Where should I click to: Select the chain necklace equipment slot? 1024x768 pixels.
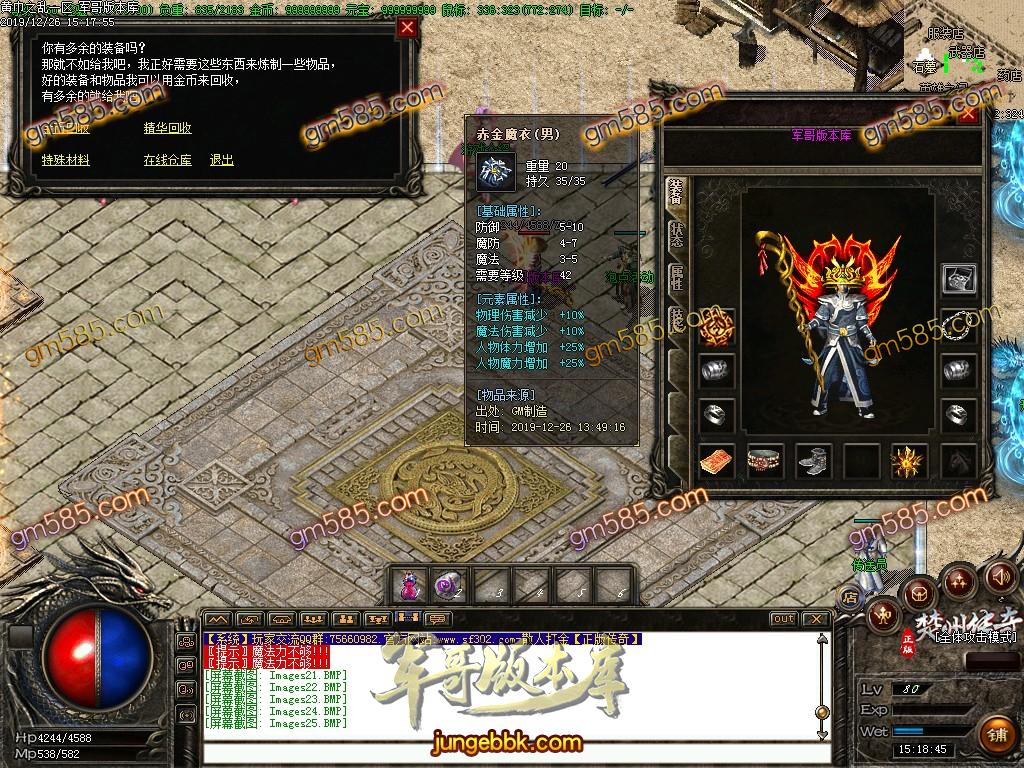point(959,324)
